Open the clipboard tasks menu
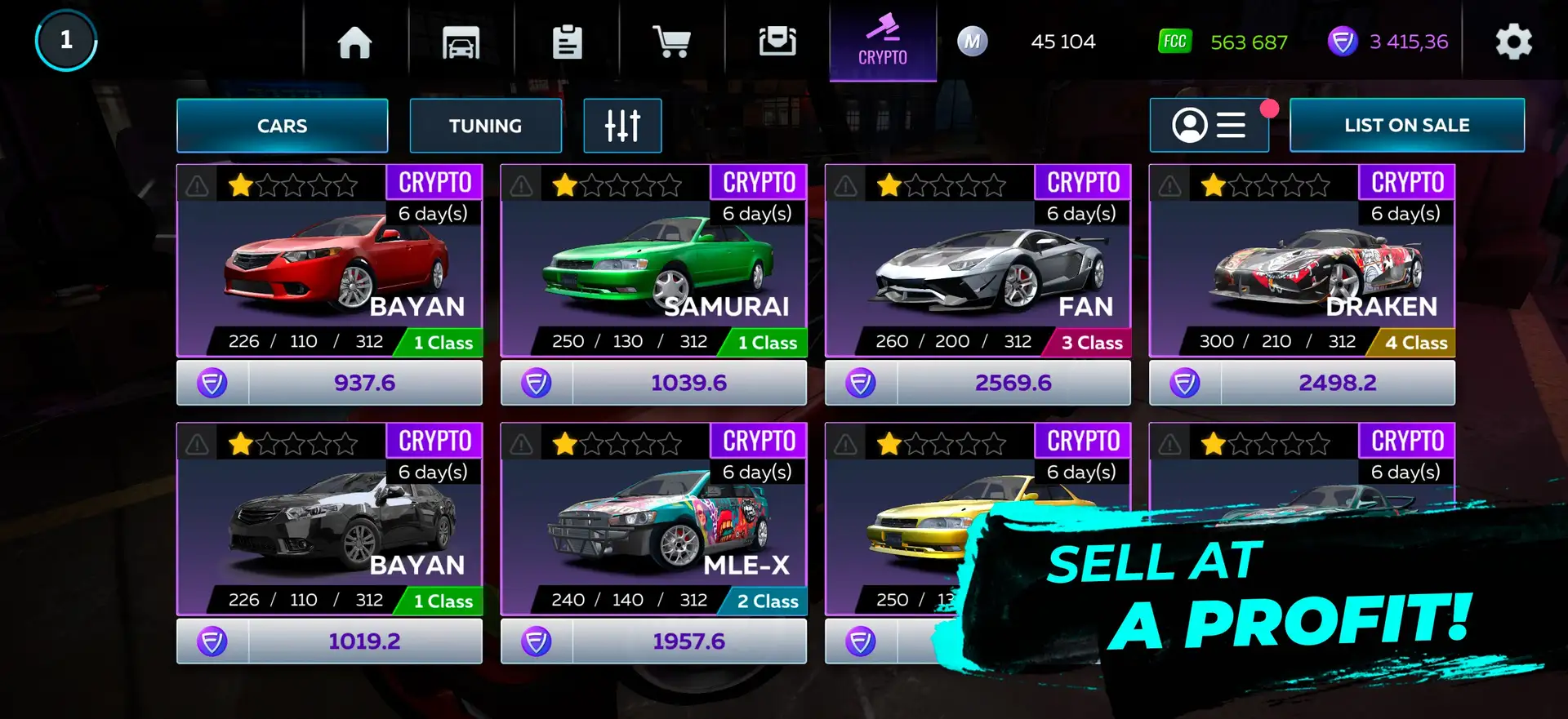Image resolution: width=1568 pixels, height=719 pixels. click(567, 42)
